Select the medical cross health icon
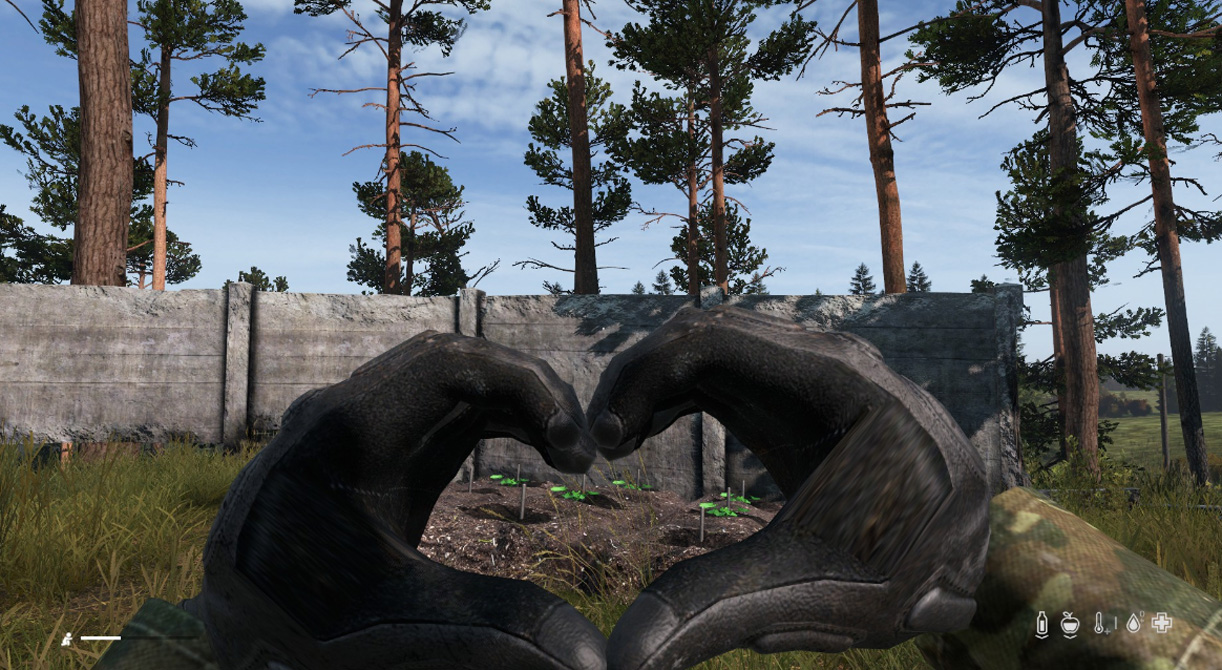Viewport: 1222px width, 670px height. point(1161,623)
